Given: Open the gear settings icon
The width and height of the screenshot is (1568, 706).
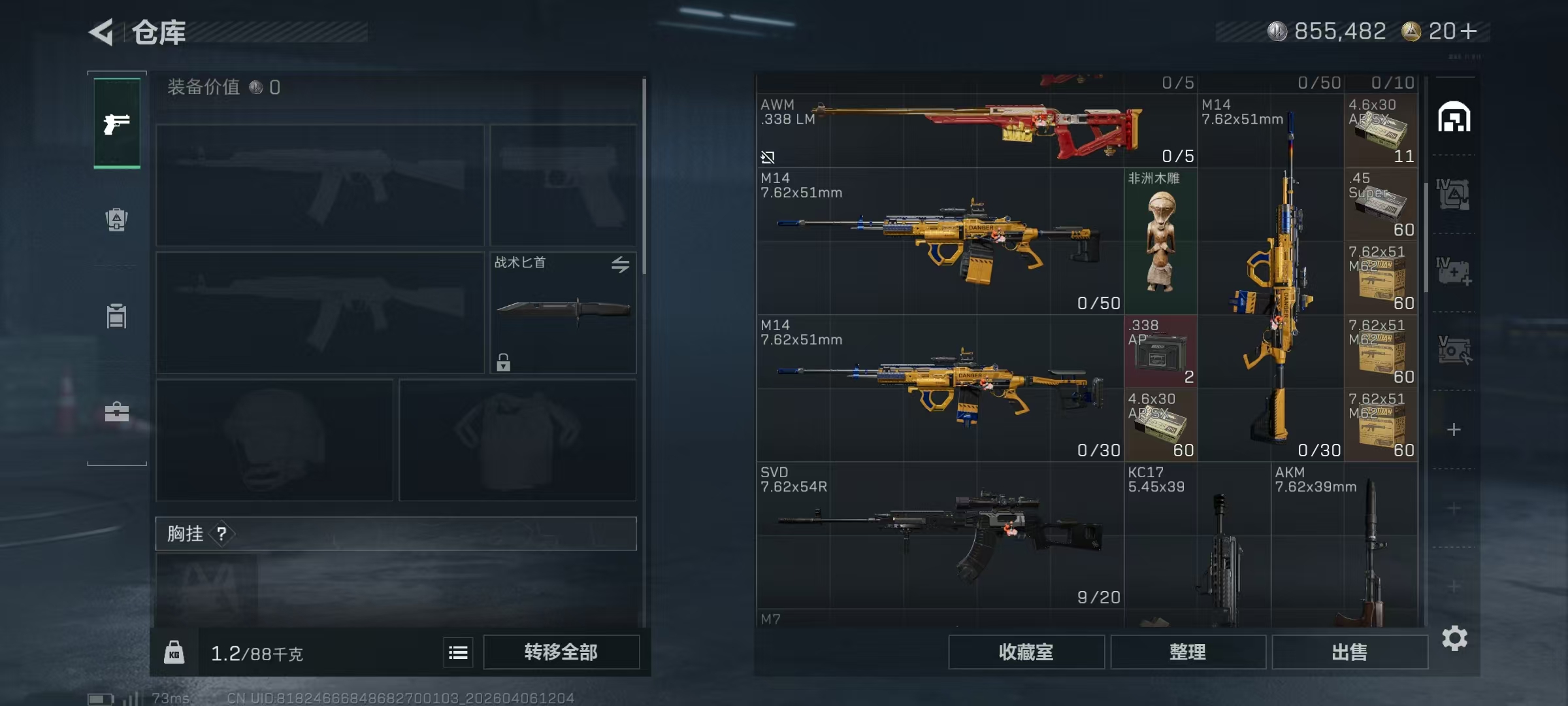Looking at the screenshot, I should (x=1454, y=638).
